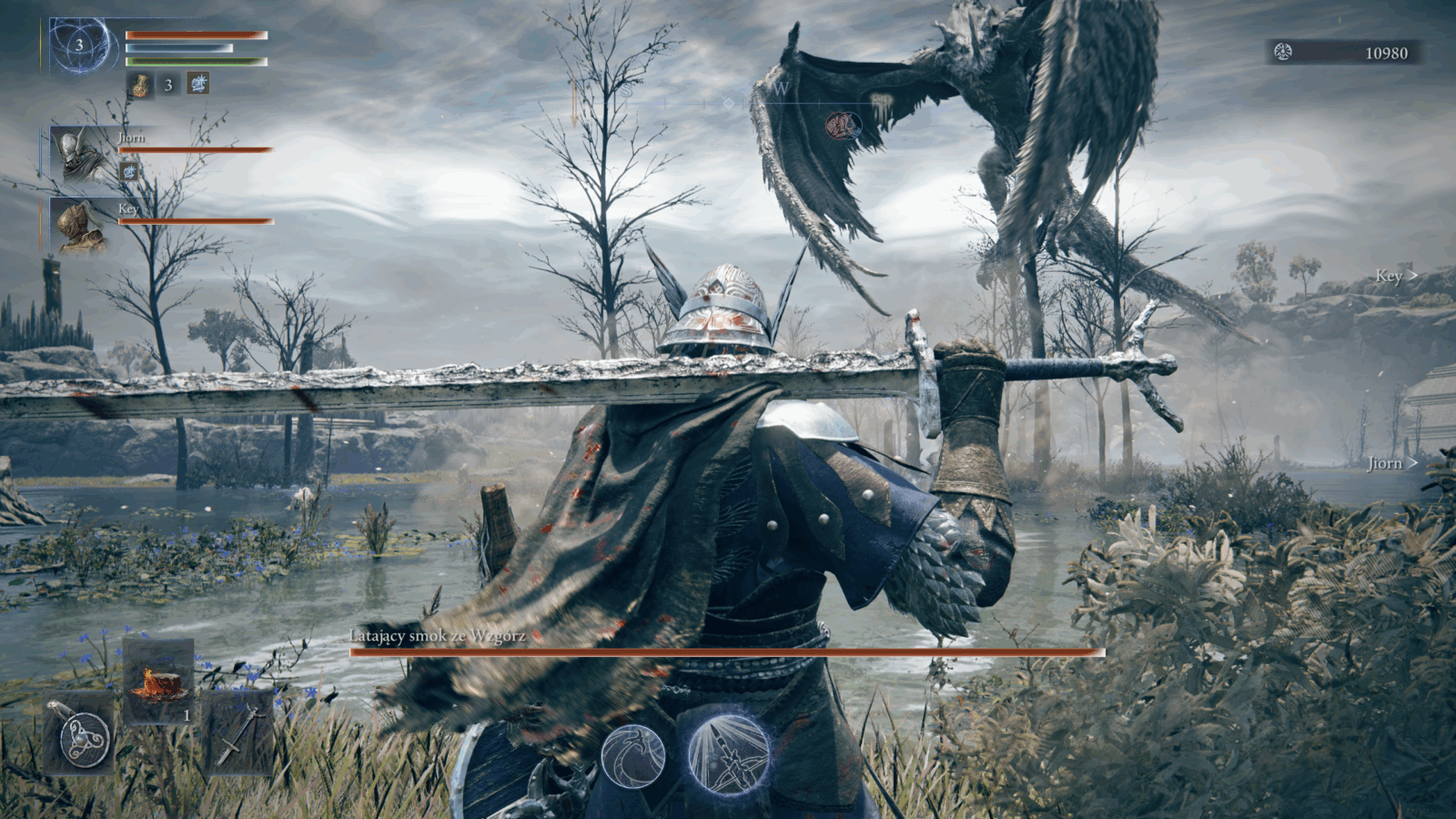Screen dimensions: 1456x819
Task: Click the rune counter icon
Action: coord(1283,53)
